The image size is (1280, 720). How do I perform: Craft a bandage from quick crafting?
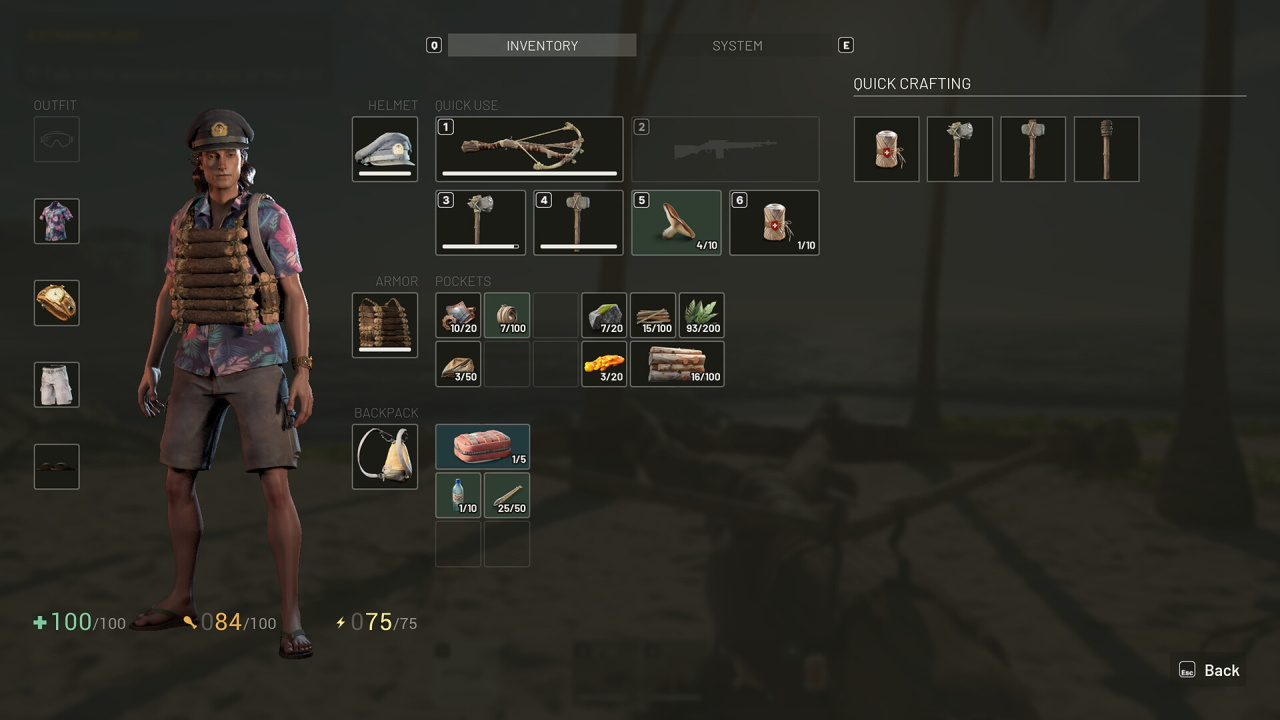[886, 149]
